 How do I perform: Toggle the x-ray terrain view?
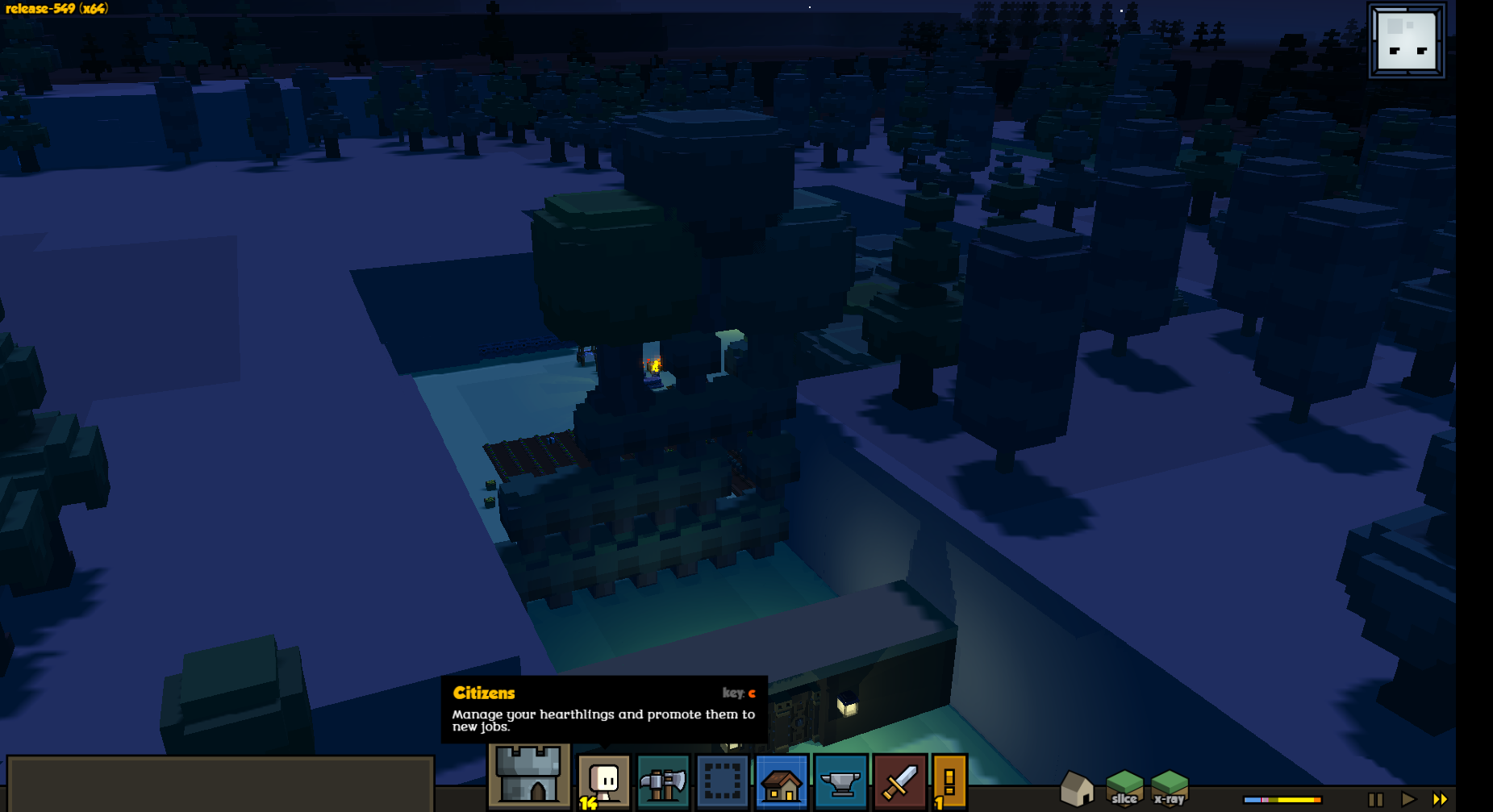pos(1170,788)
